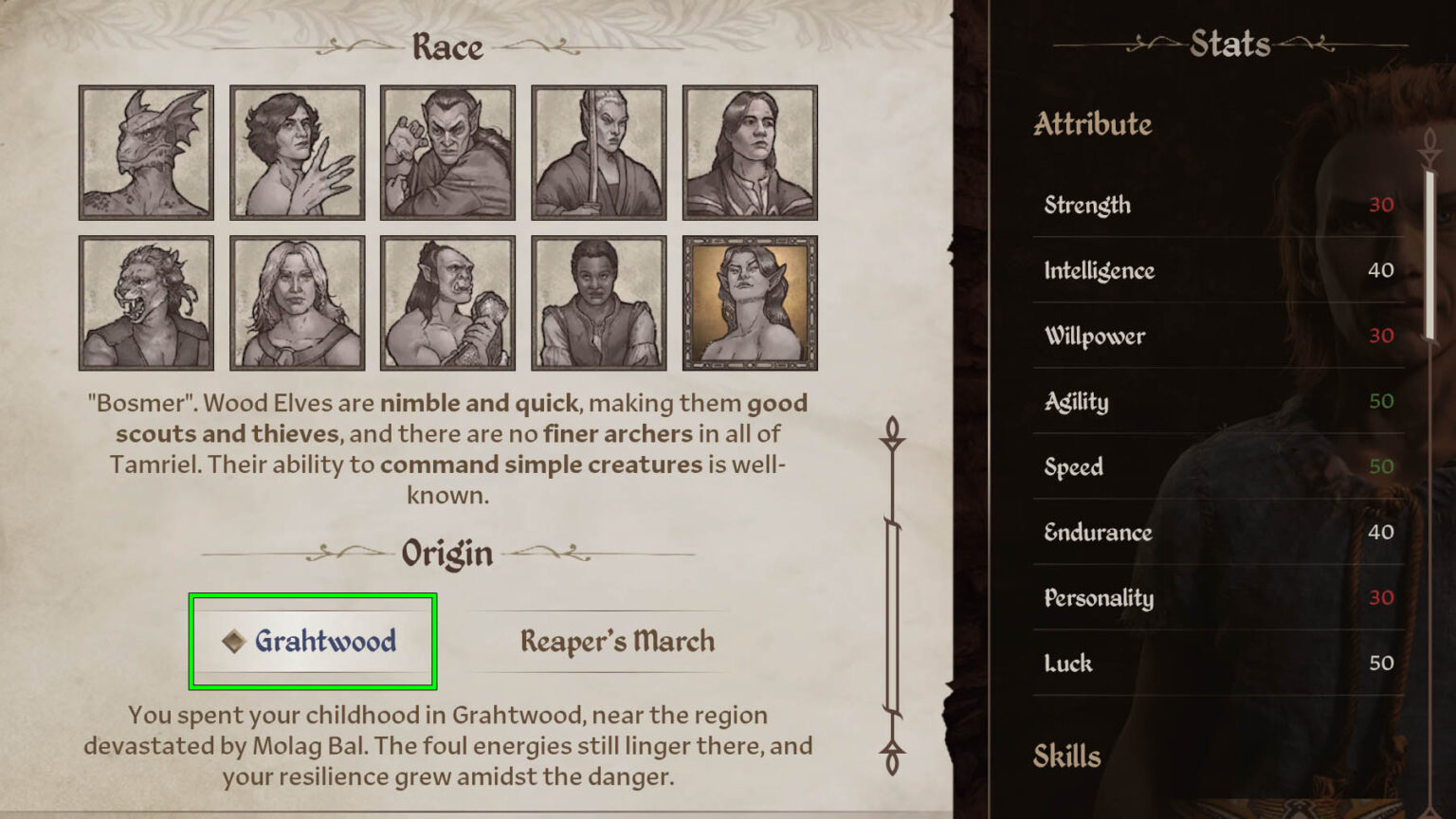The width and height of the screenshot is (1456, 819).
Task: Click the Race section header
Action: coord(446,46)
